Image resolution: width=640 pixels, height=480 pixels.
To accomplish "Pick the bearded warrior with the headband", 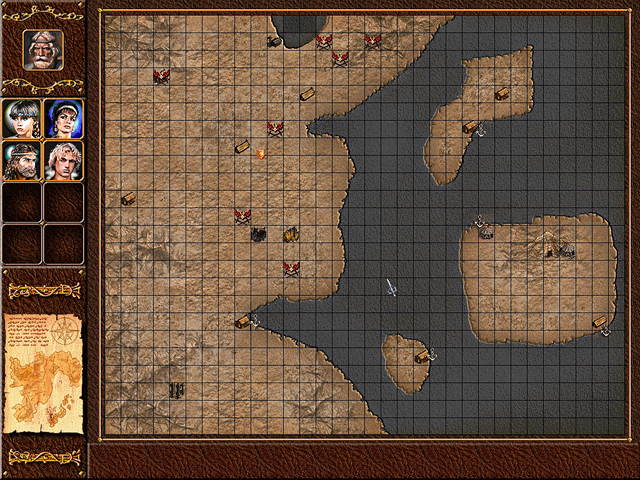I will click(x=22, y=160).
